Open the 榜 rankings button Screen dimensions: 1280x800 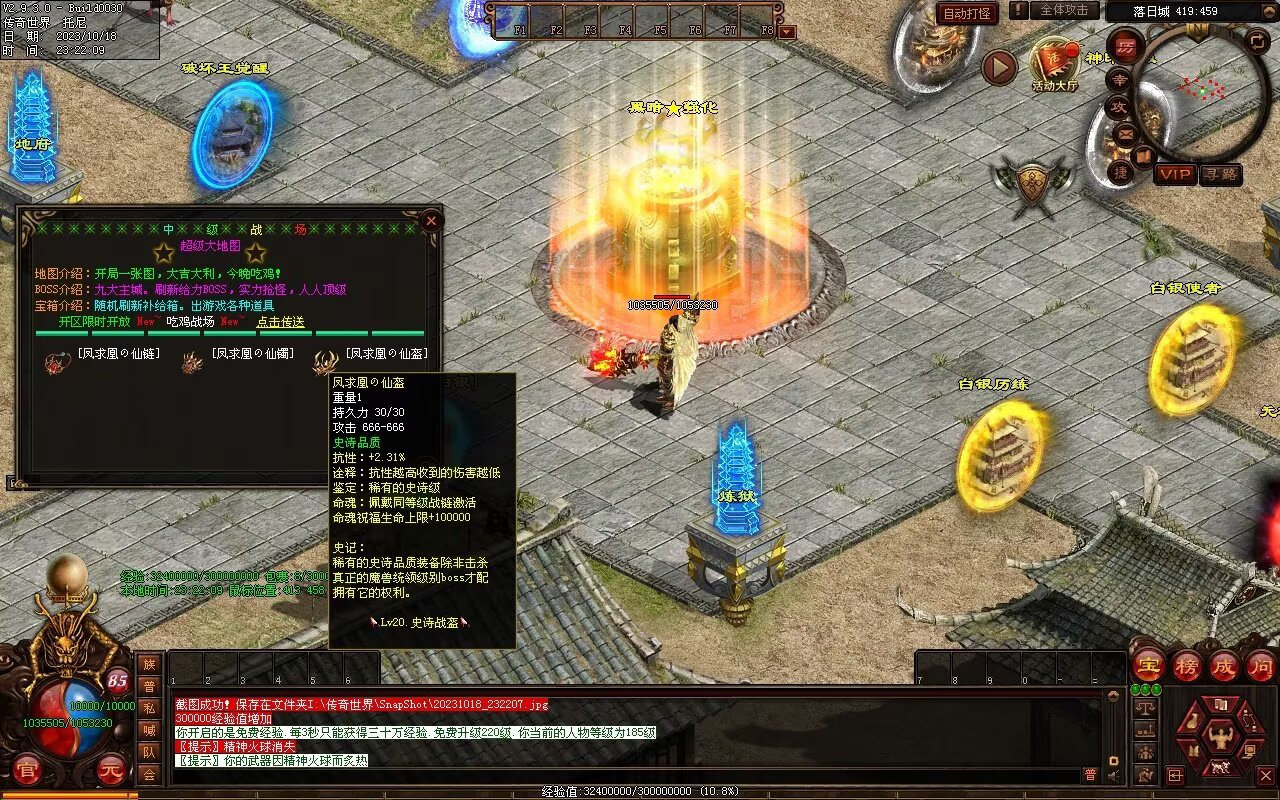click(x=1187, y=665)
